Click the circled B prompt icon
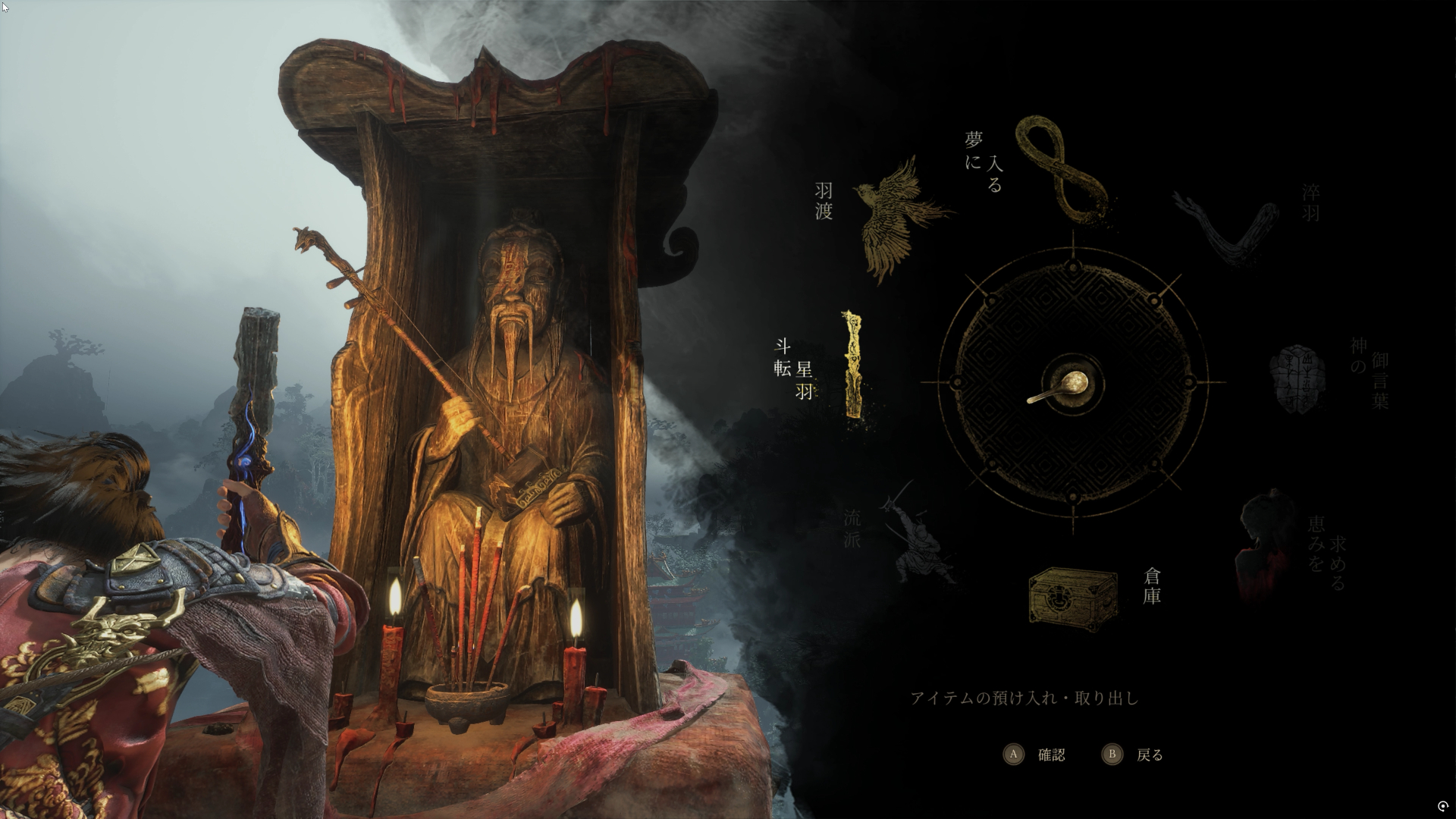 (x=1112, y=755)
